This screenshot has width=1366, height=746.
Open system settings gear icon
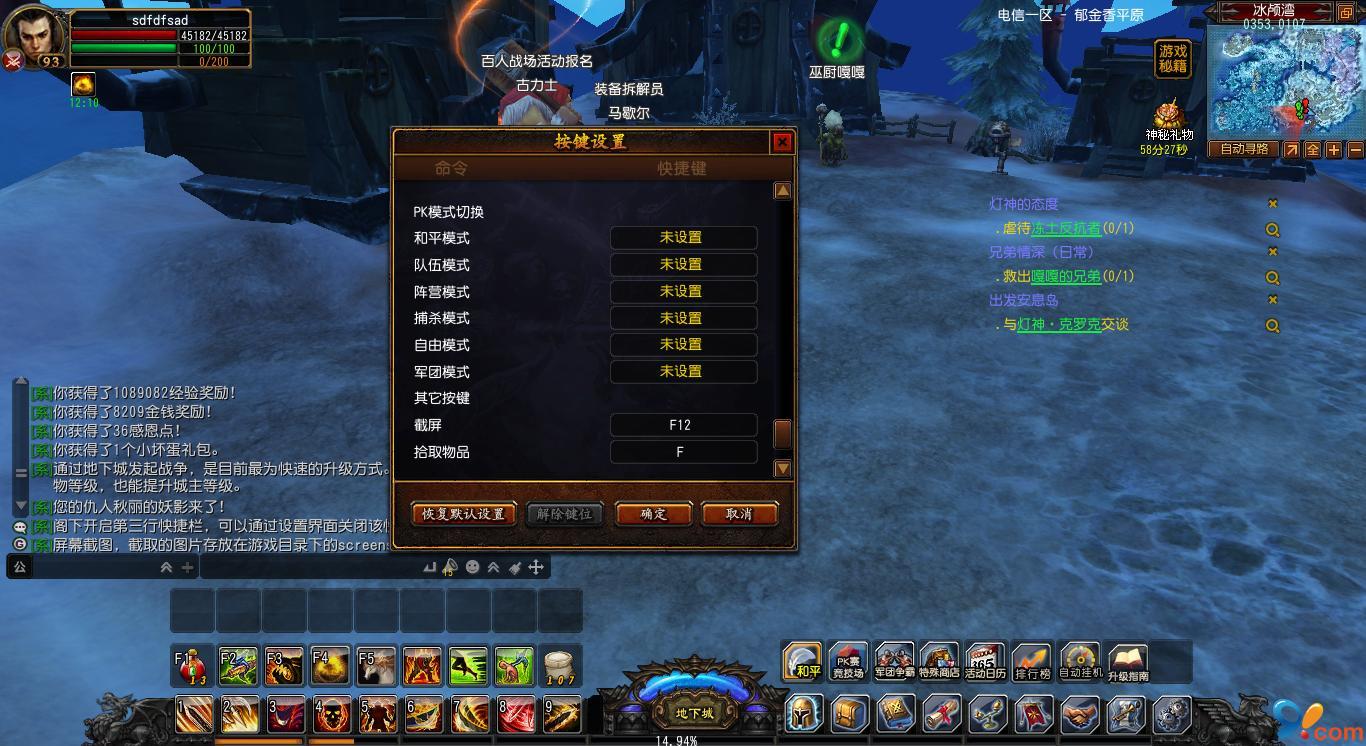1172,715
